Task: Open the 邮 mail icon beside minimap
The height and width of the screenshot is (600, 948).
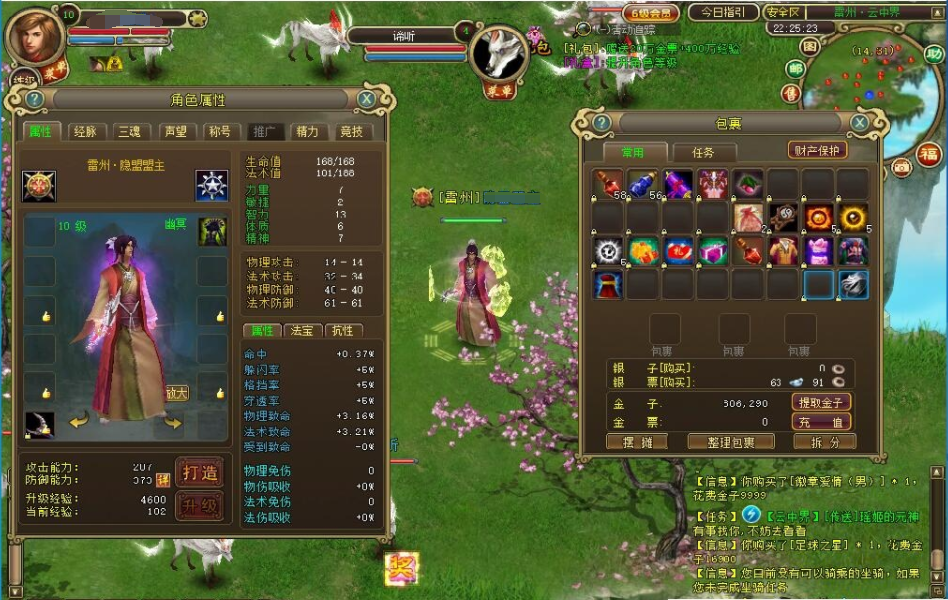Action: pyautogui.click(x=795, y=68)
